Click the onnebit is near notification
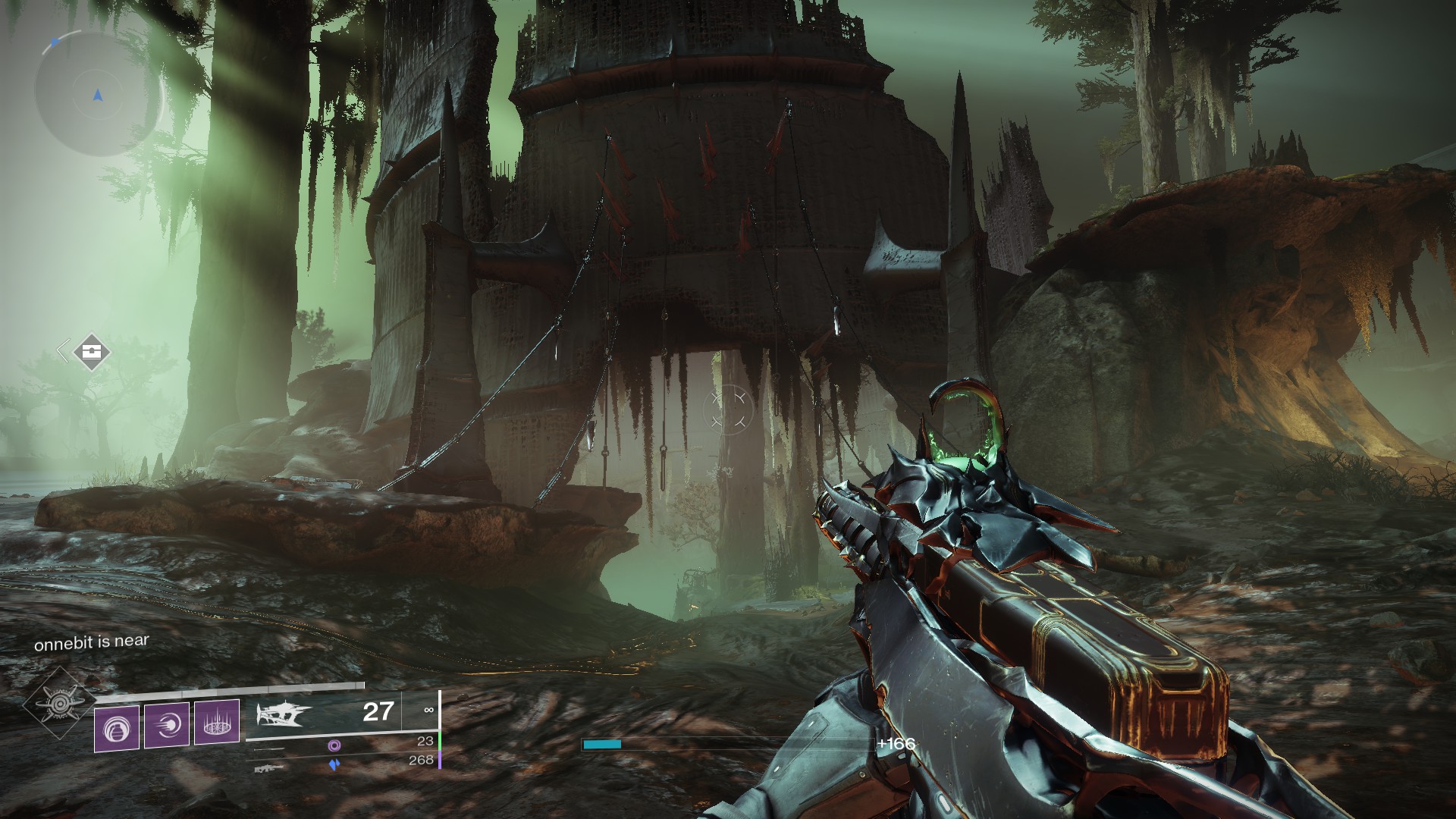This screenshot has height=819, width=1456. (91, 641)
